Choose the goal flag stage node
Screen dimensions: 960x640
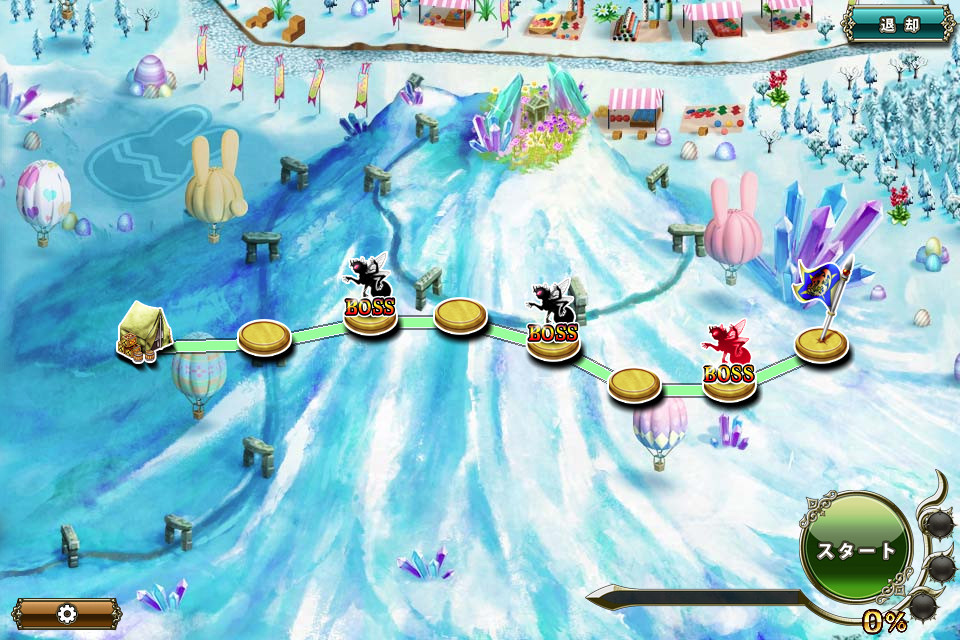(x=822, y=342)
